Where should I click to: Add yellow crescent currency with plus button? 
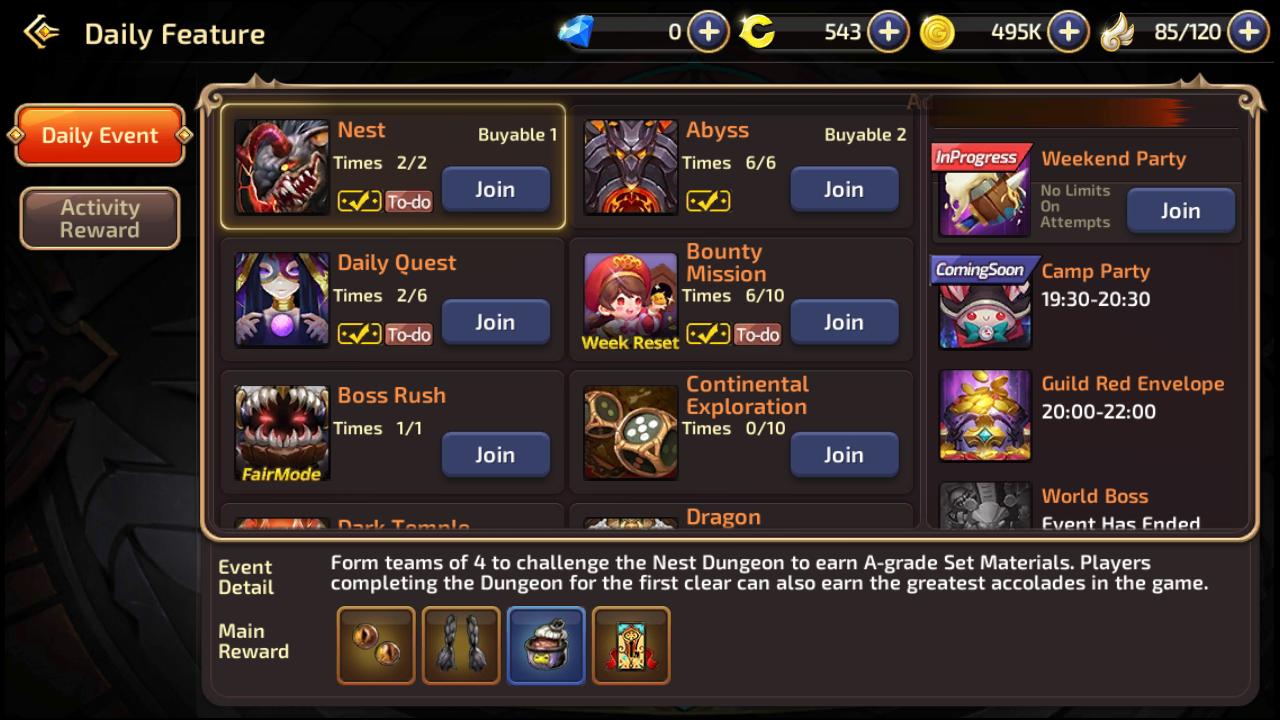pyautogui.click(x=888, y=32)
